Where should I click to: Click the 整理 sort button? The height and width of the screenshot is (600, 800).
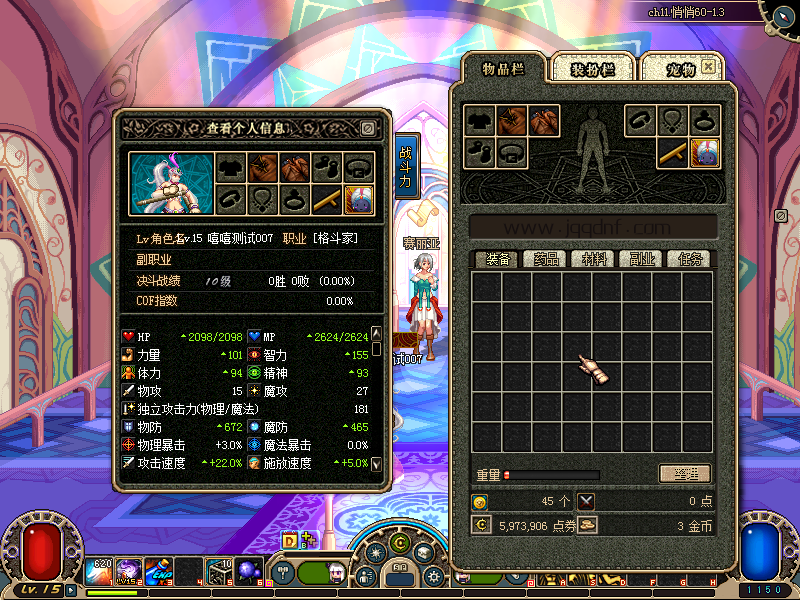click(685, 474)
